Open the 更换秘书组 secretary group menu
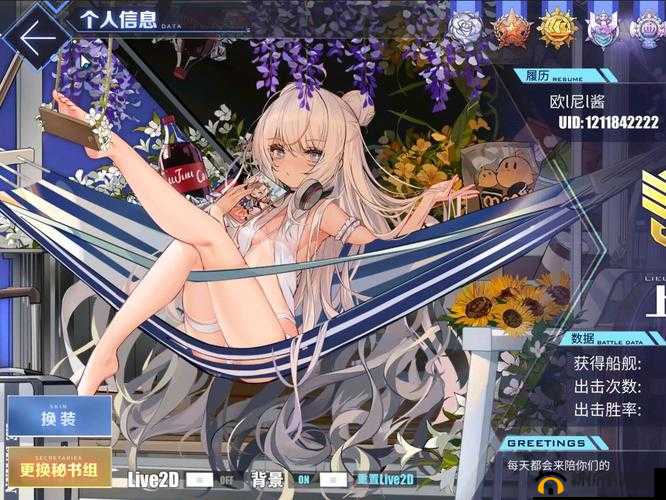The width and height of the screenshot is (666, 500). (59, 468)
